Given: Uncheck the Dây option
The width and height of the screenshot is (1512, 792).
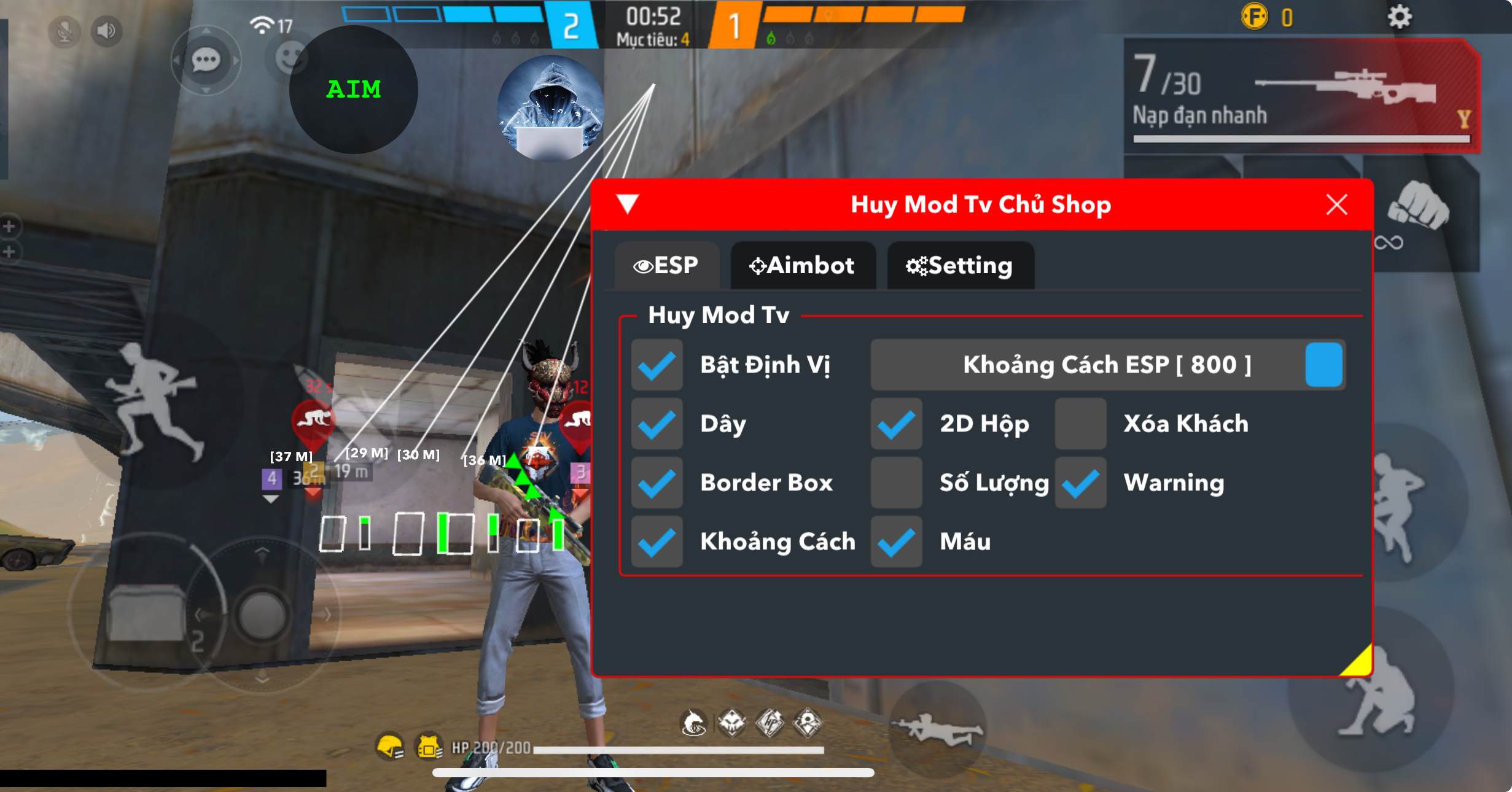Looking at the screenshot, I should tap(657, 424).
